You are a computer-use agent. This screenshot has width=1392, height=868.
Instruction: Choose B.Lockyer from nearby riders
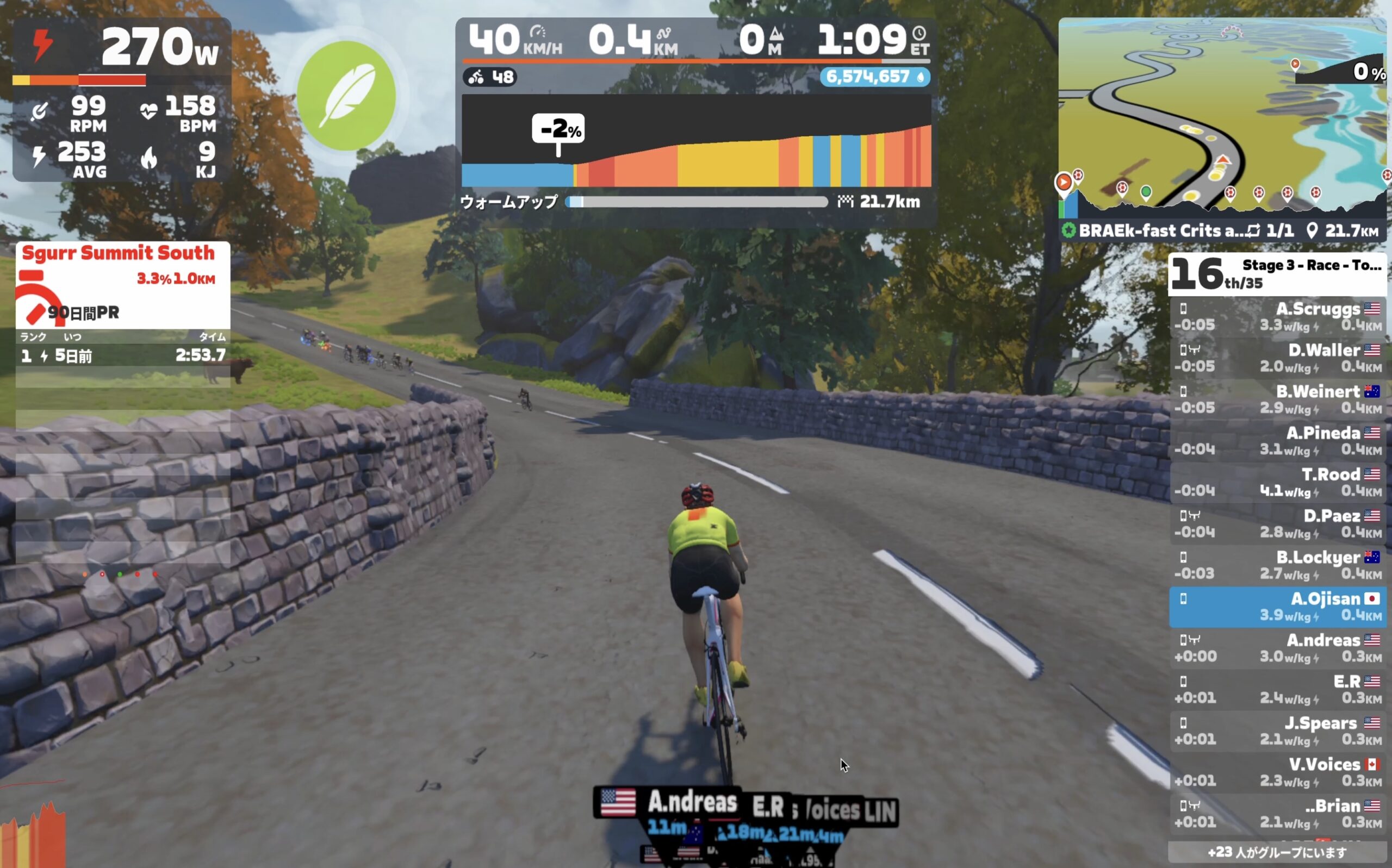[1278, 565]
